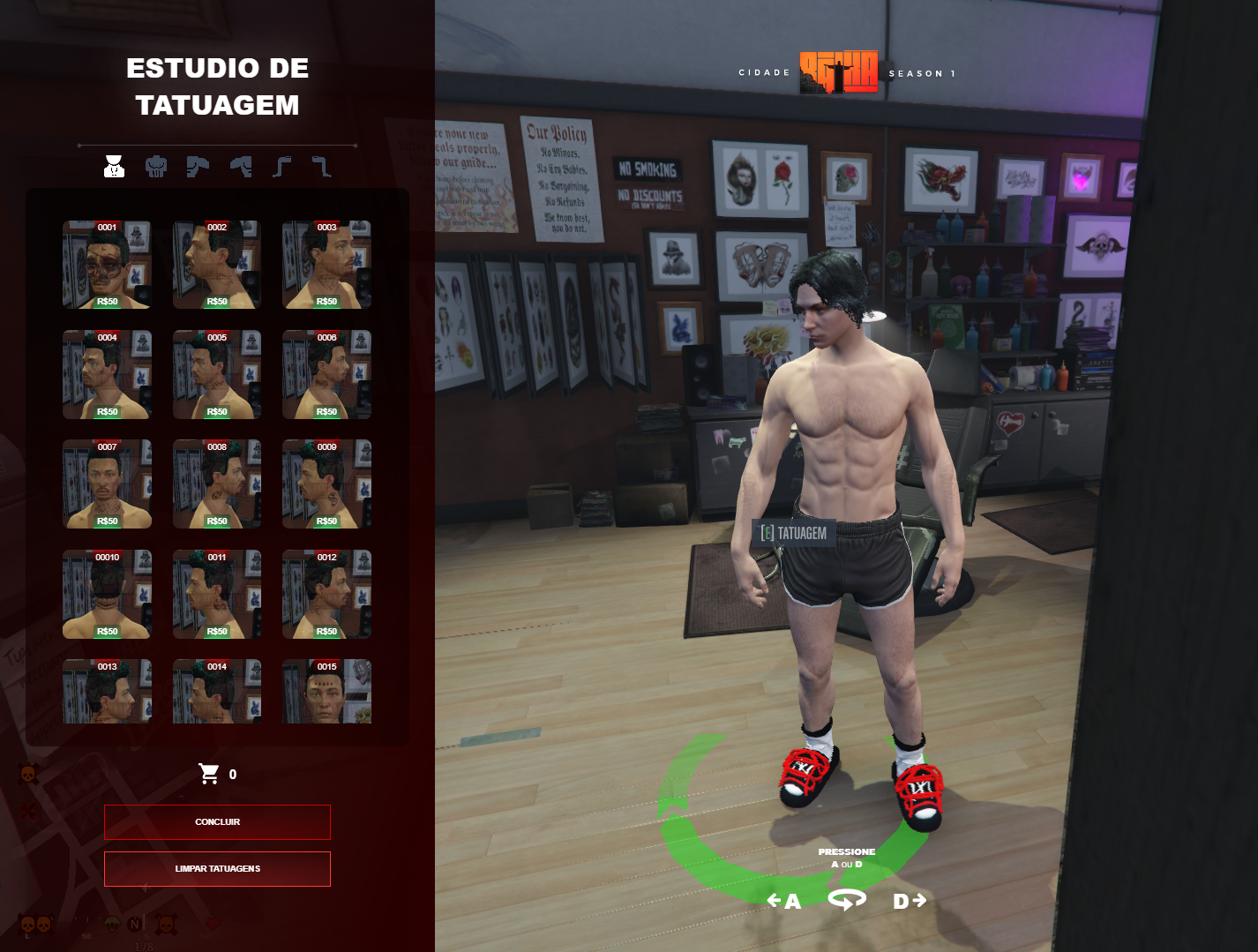Choose the 0003 tattoo preview
1258x952 pixels.
(x=326, y=265)
